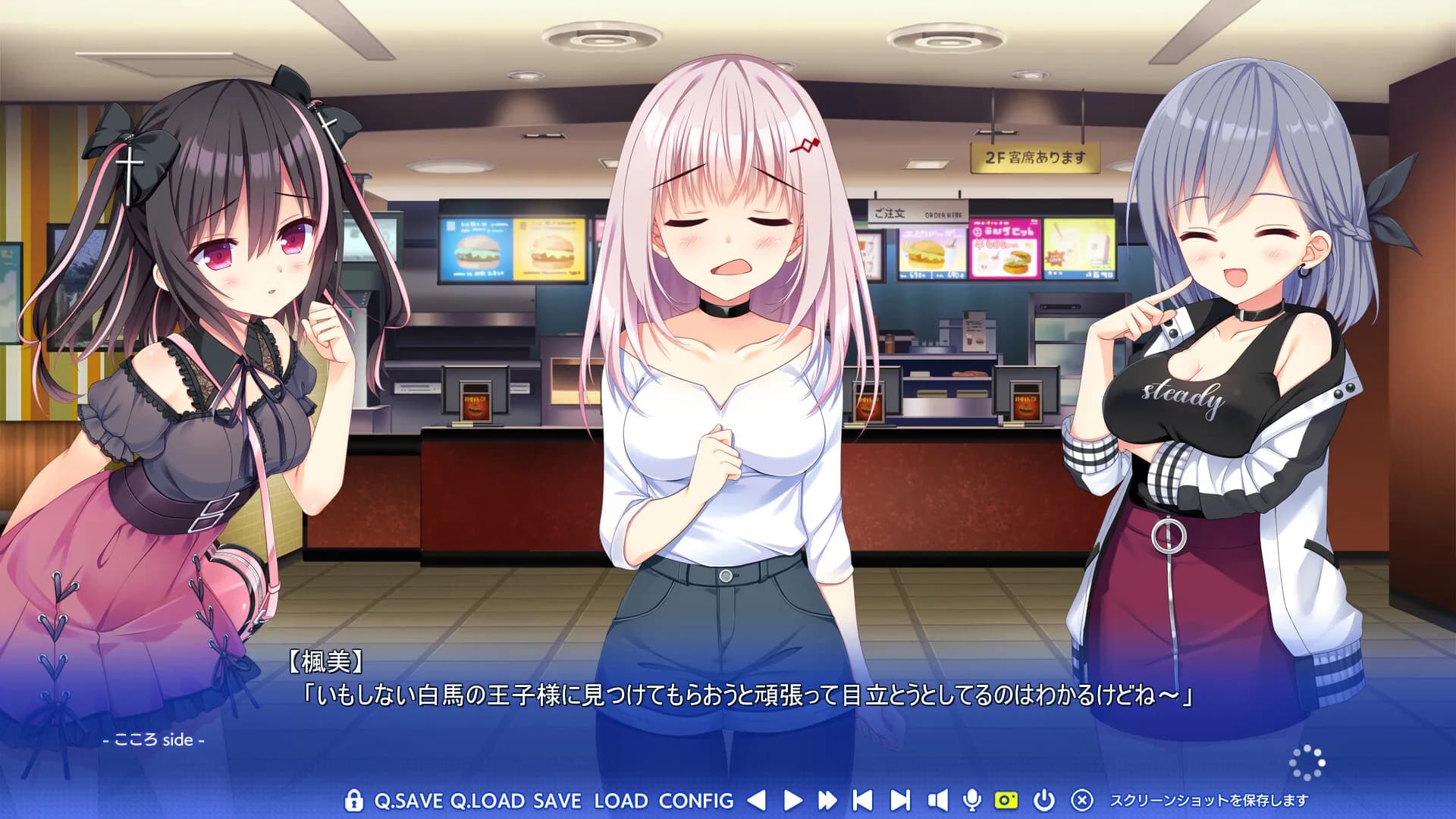Open the CONFIG settings menu
This screenshot has width=1456, height=819.
[696, 800]
